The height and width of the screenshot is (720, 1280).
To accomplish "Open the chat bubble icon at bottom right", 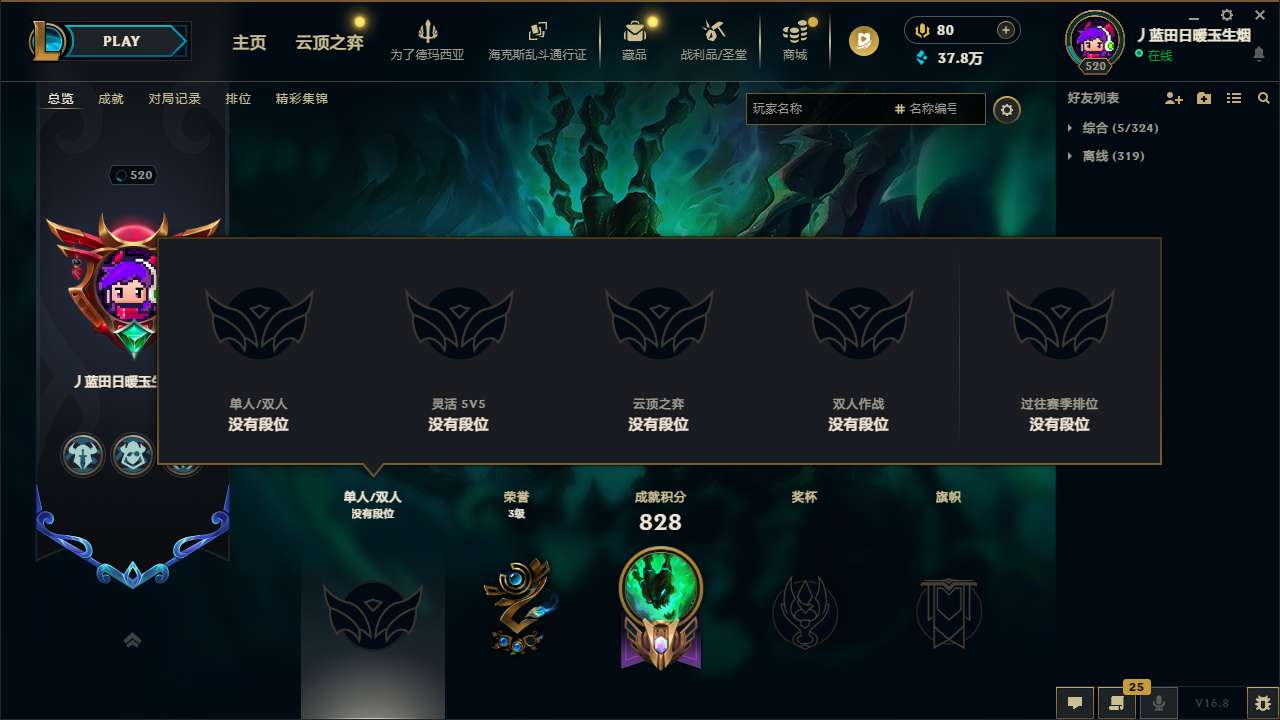I will click(x=1075, y=703).
